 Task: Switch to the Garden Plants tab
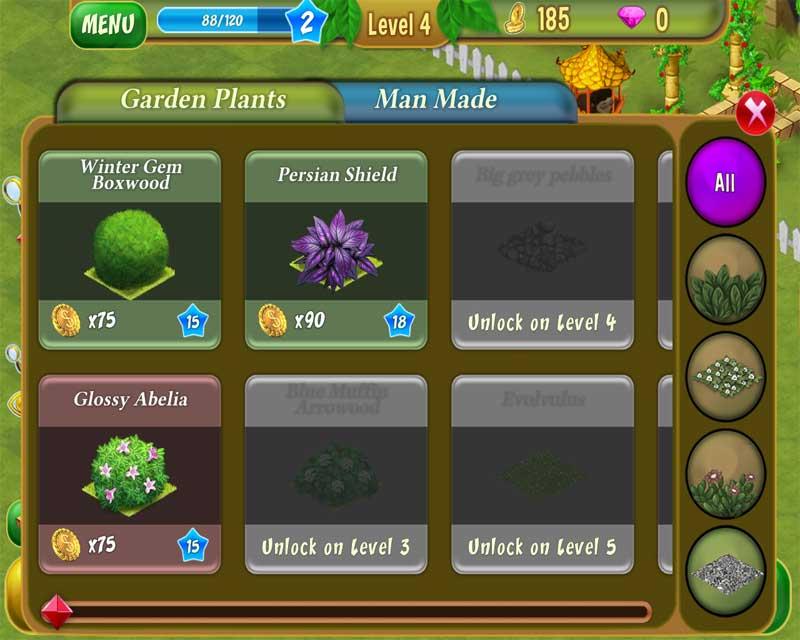pyautogui.click(x=203, y=100)
